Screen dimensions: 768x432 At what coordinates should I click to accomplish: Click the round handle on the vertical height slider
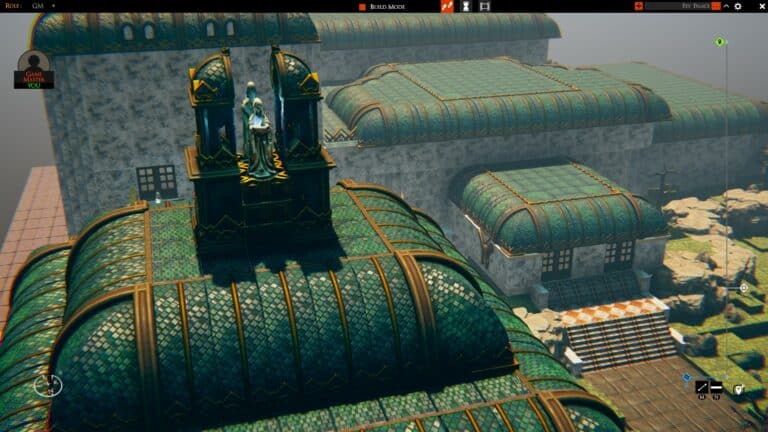[743, 288]
